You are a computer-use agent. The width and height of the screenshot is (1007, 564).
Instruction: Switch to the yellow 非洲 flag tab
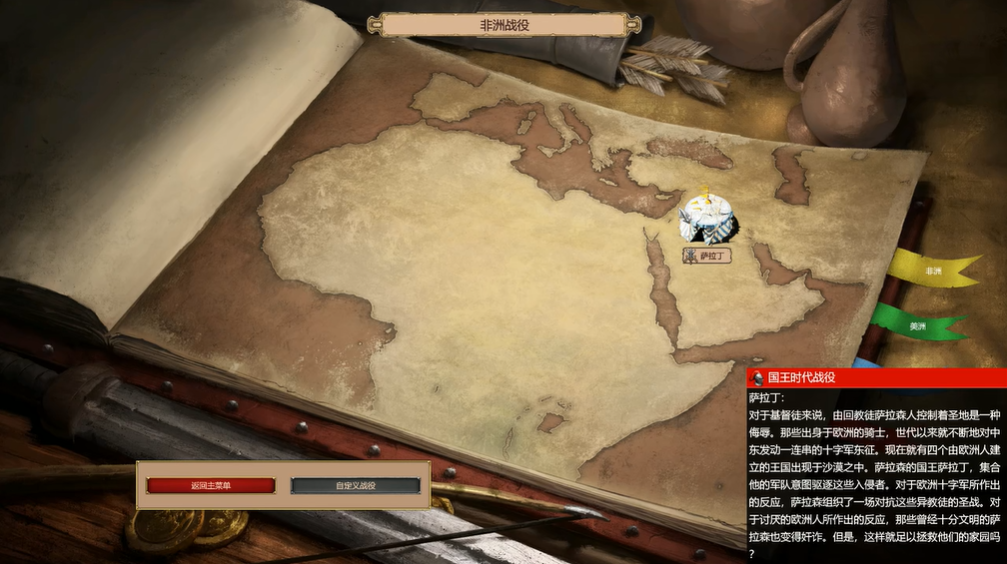932,270
